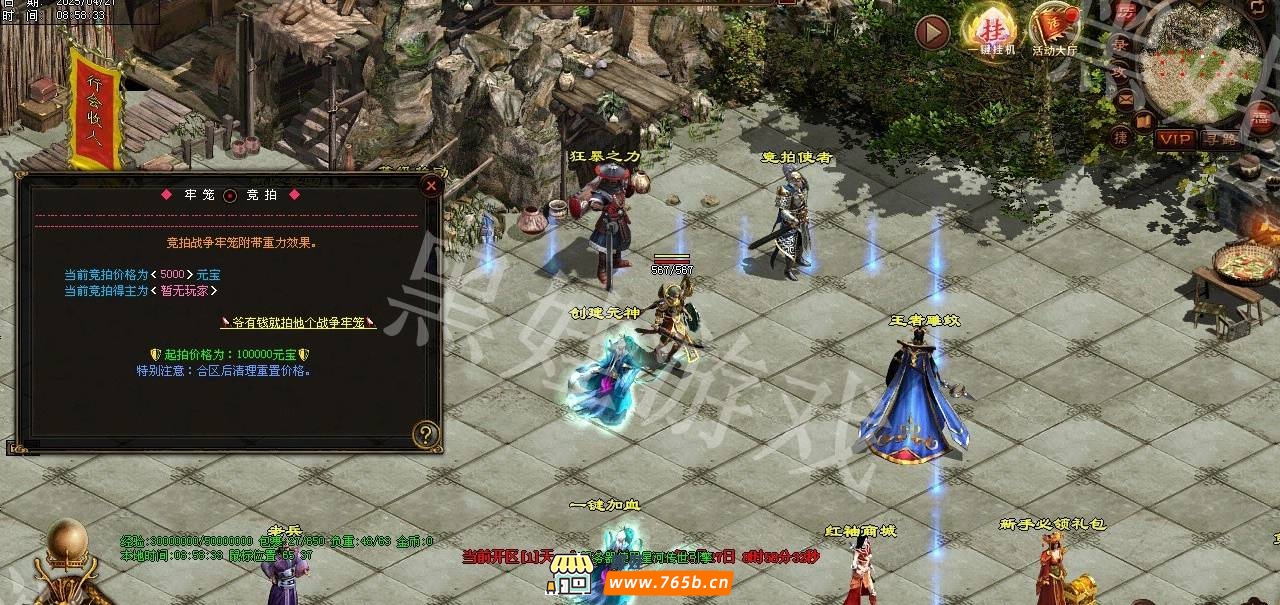Close the 牢笼竞拍 auction dialog

point(431,185)
